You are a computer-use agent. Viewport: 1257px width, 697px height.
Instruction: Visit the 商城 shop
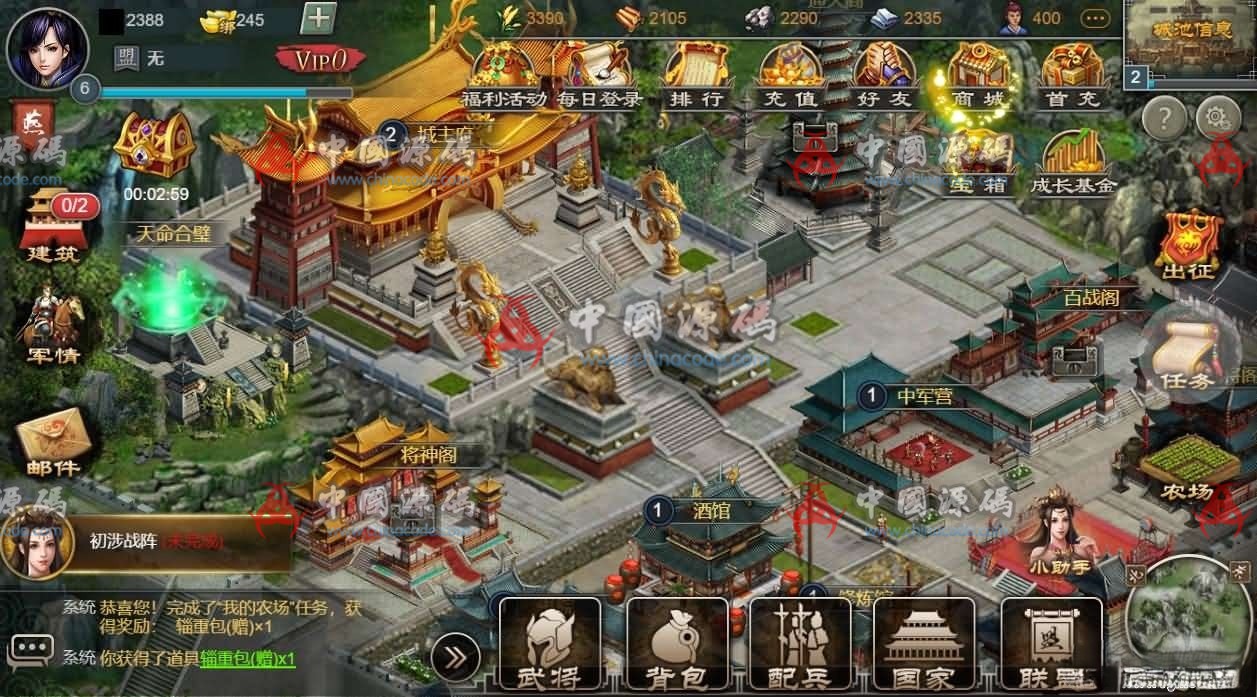pyautogui.click(x=977, y=72)
